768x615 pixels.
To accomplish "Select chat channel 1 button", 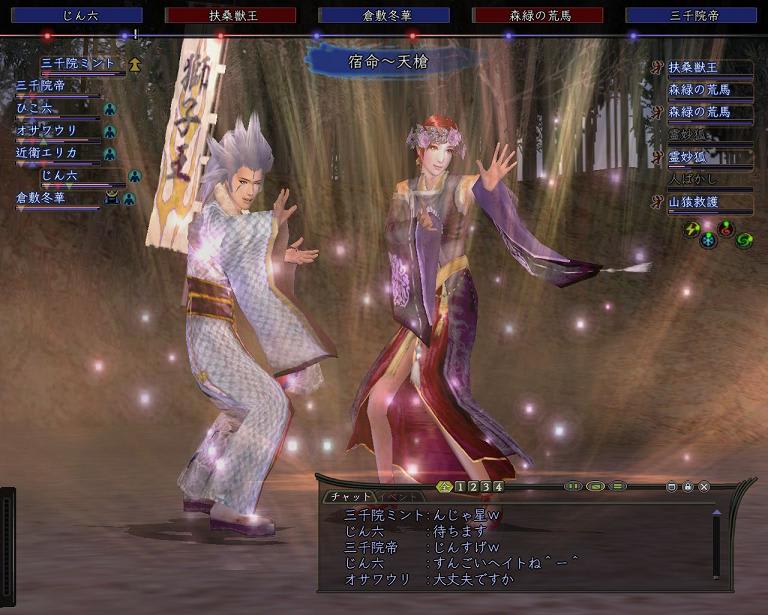I will 459,487.
